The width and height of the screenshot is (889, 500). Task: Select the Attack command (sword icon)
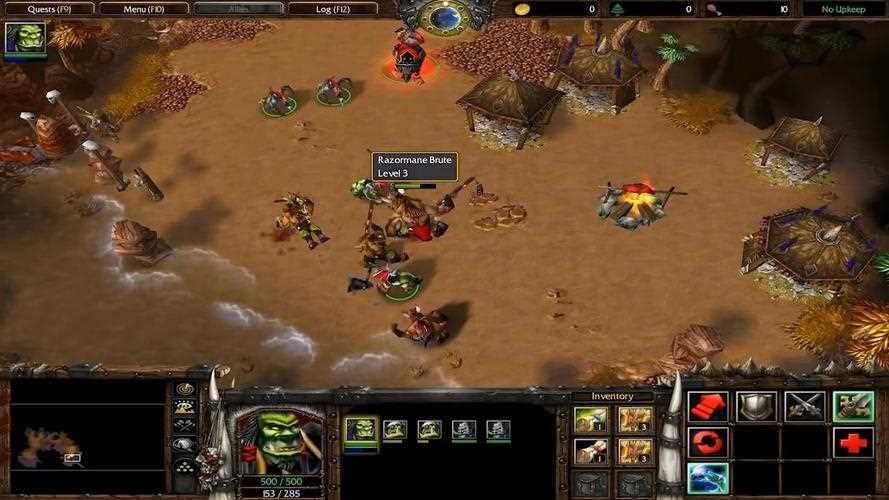pos(852,406)
